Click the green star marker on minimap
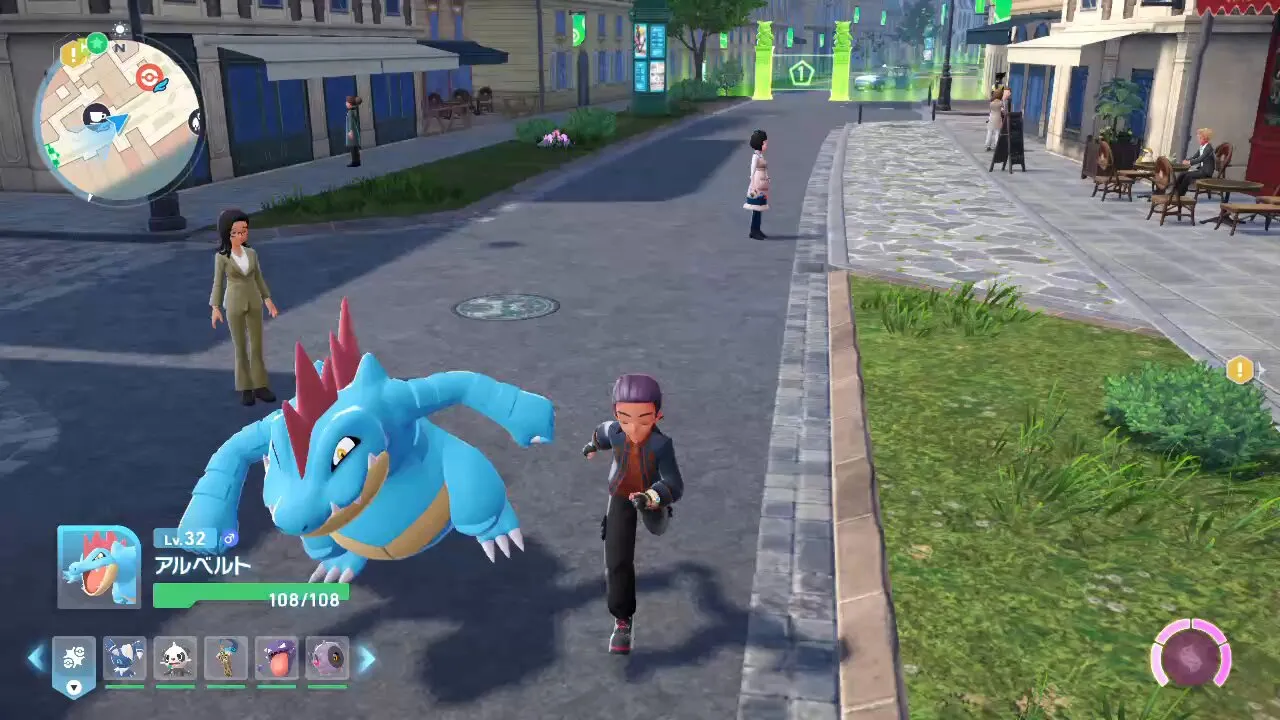Image resolution: width=1280 pixels, height=720 pixels. [97, 44]
